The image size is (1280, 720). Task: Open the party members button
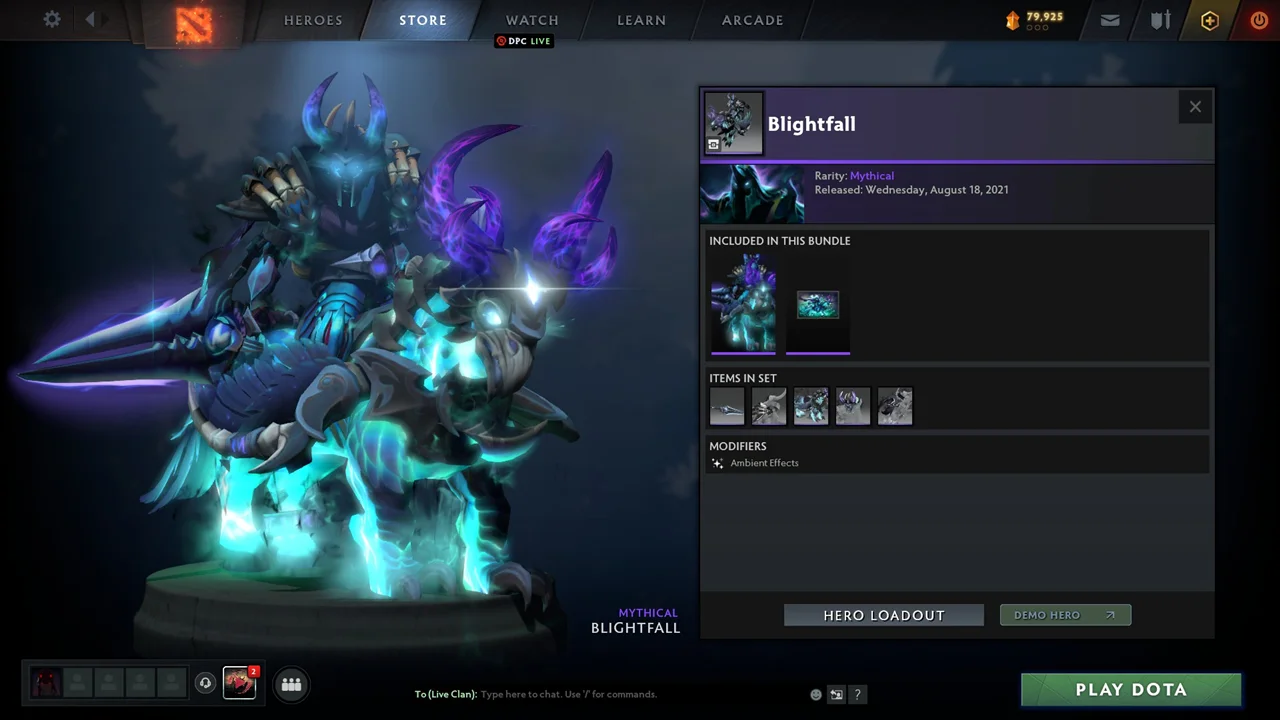291,684
